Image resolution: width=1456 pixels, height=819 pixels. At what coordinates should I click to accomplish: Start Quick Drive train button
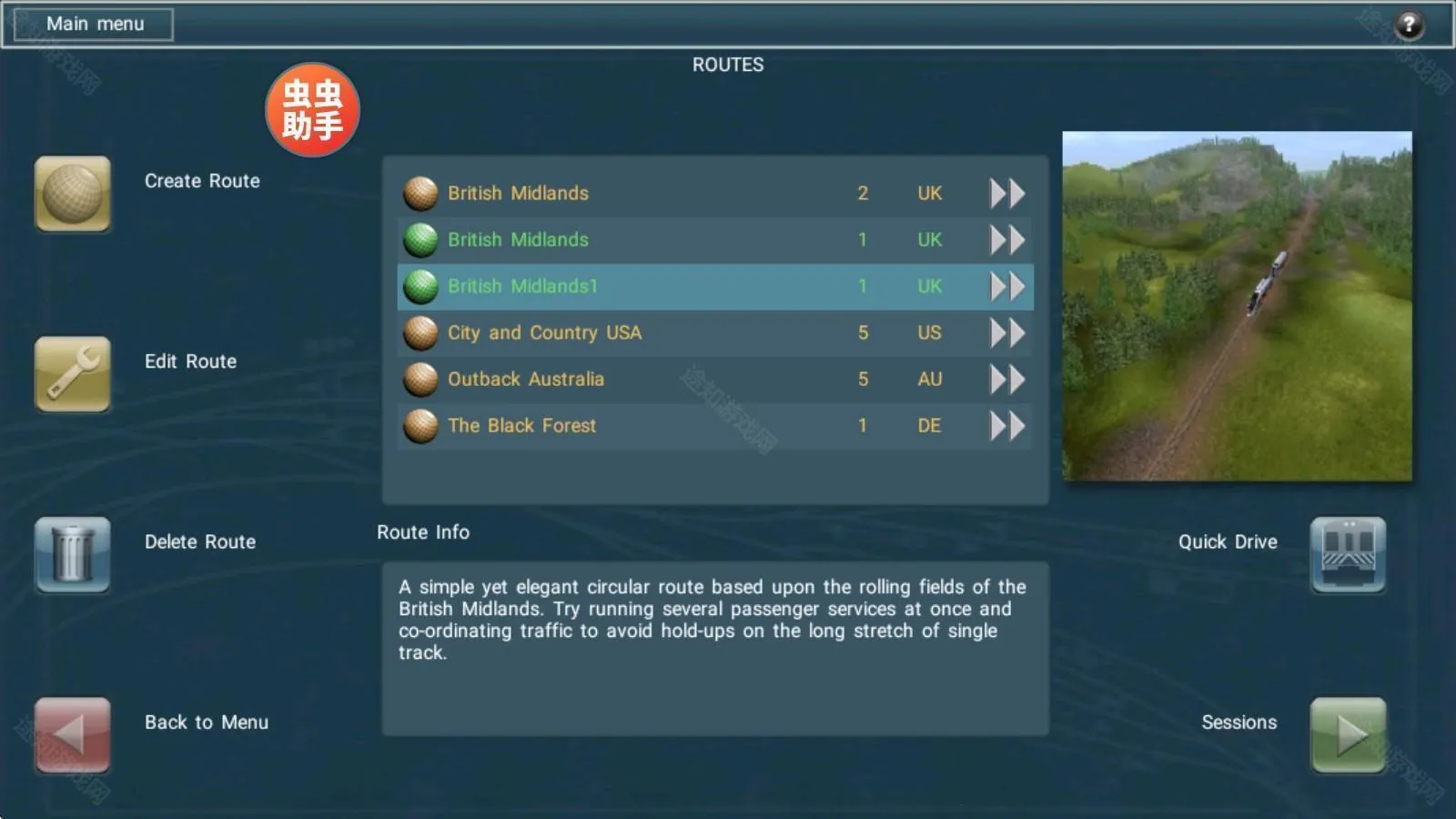(x=1348, y=554)
